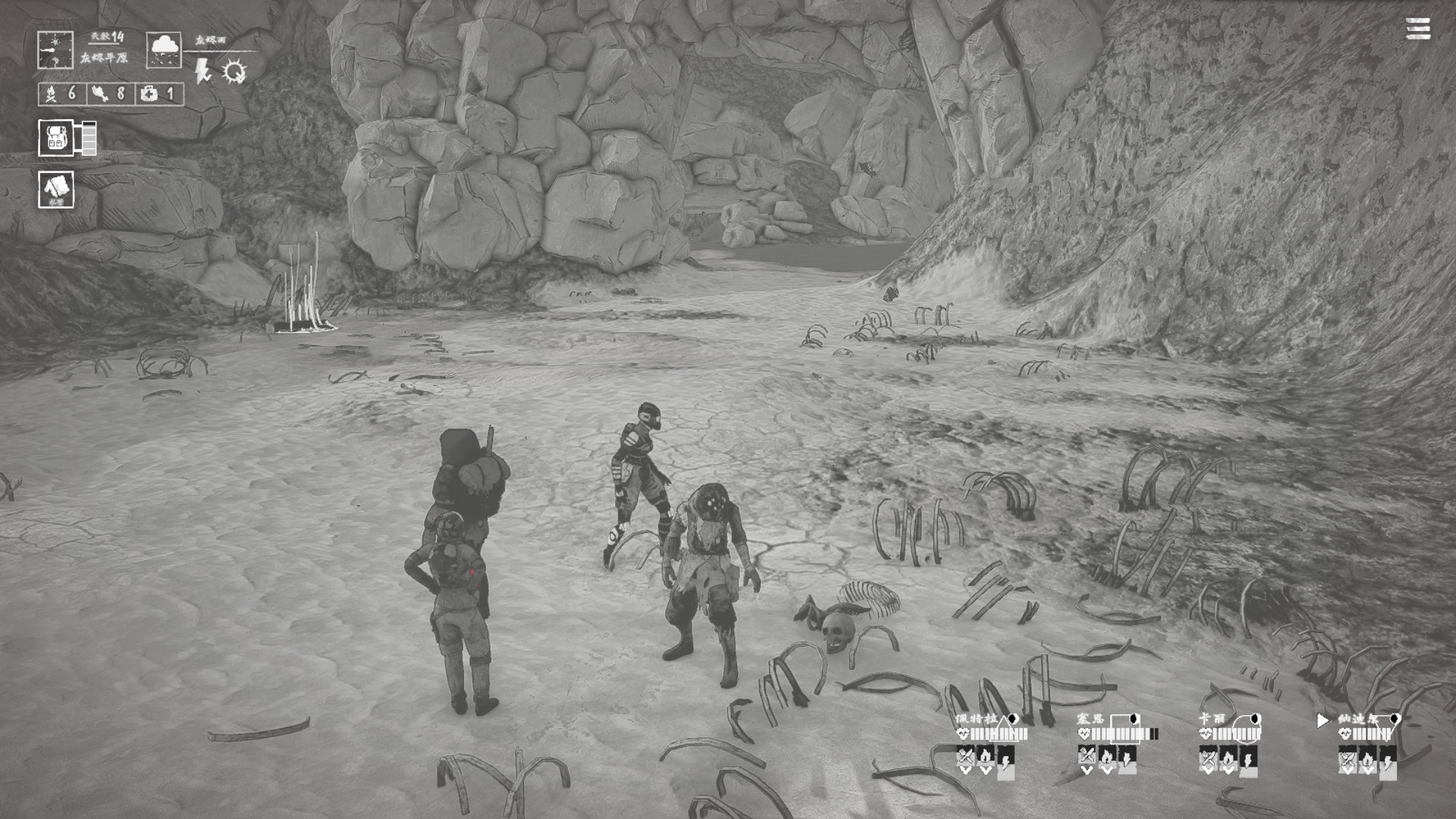Open the backpack inventory

coord(57,138)
